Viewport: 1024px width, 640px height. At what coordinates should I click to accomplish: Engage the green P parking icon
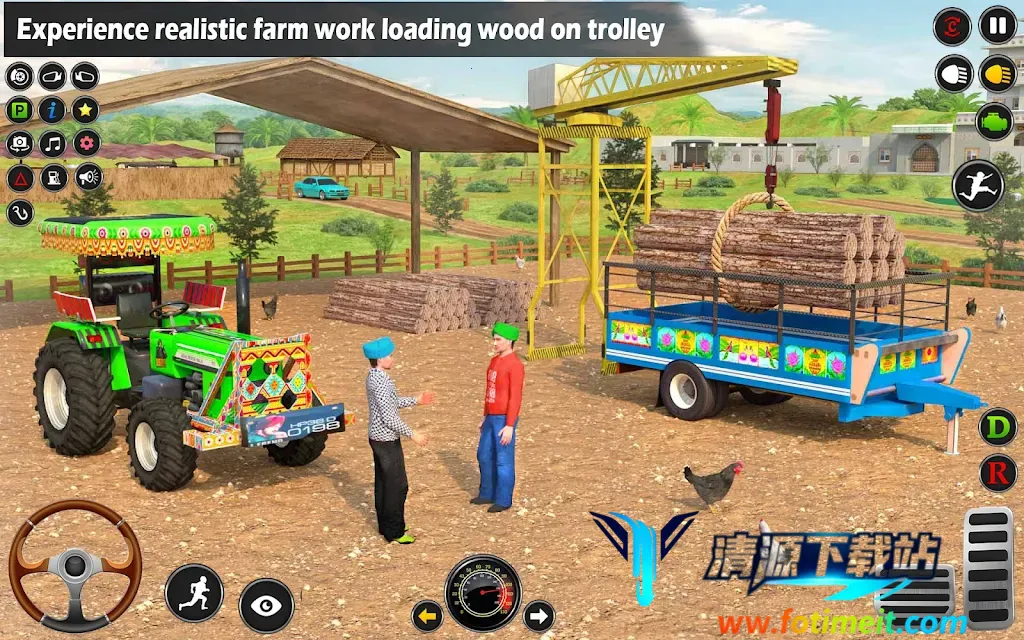[20, 110]
